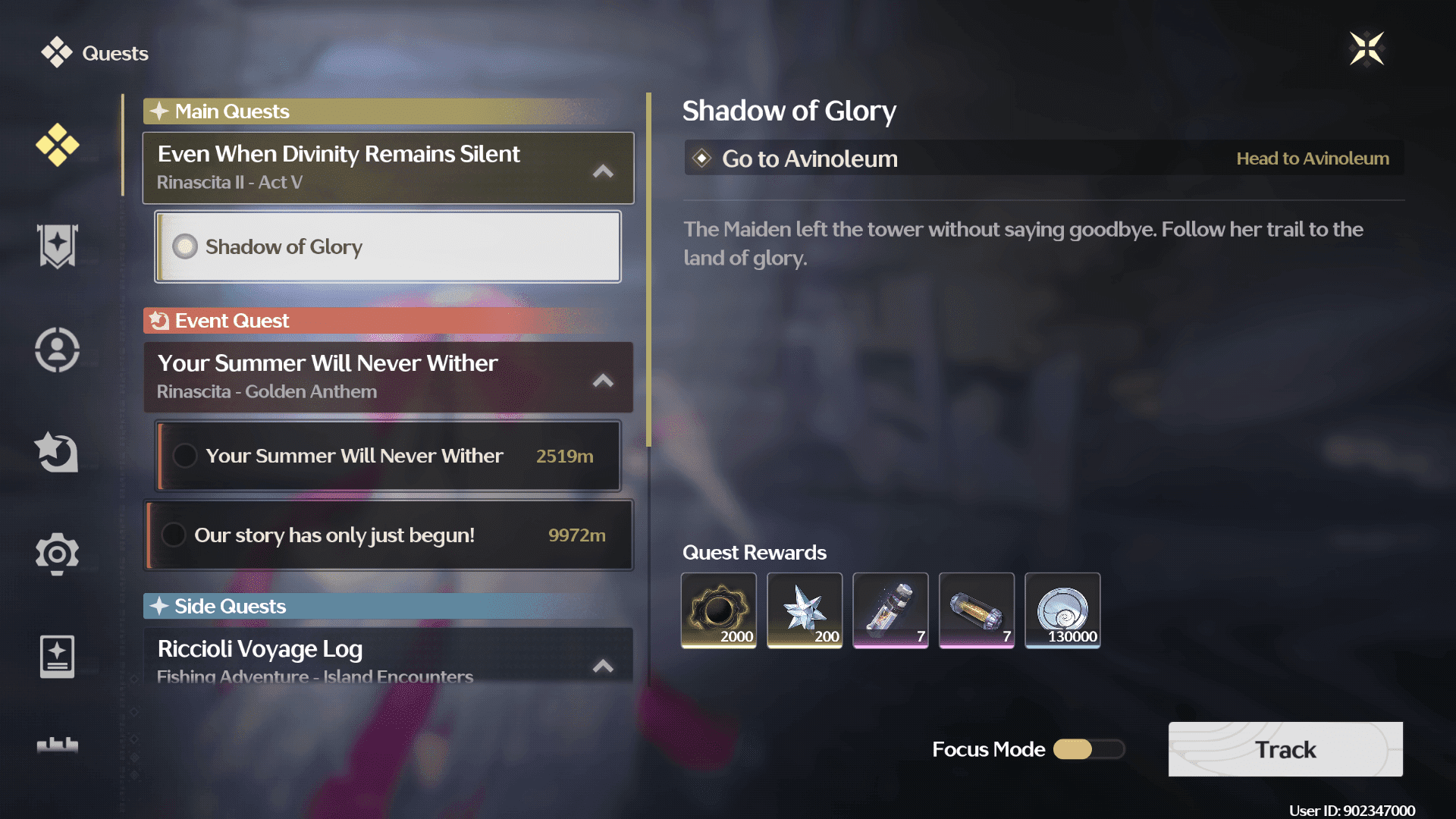Select the Our story has only just begun quest
The width and height of the screenshot is (1456, 819).
388,535
